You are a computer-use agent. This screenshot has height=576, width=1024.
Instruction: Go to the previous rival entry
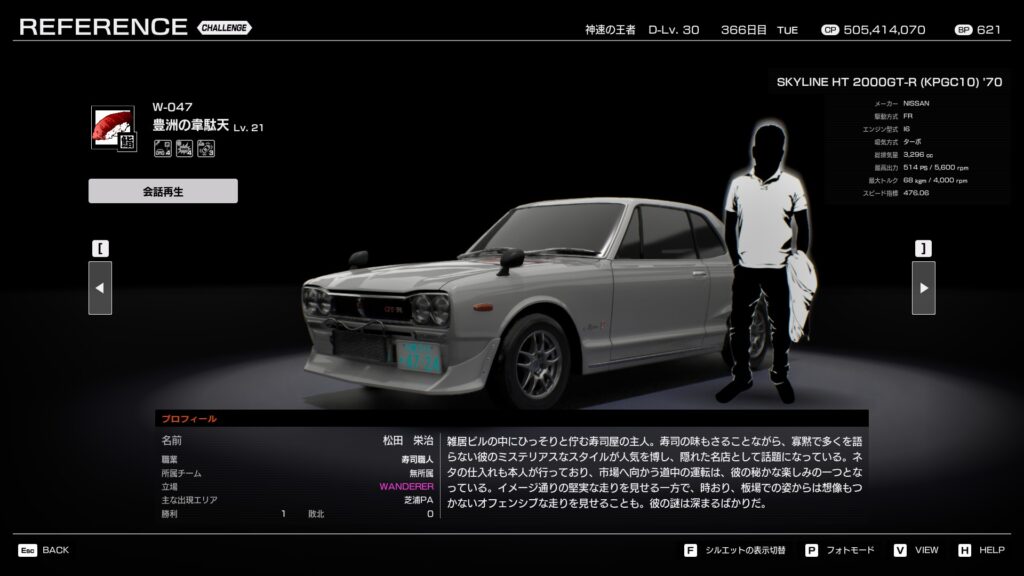pos(100,288)
